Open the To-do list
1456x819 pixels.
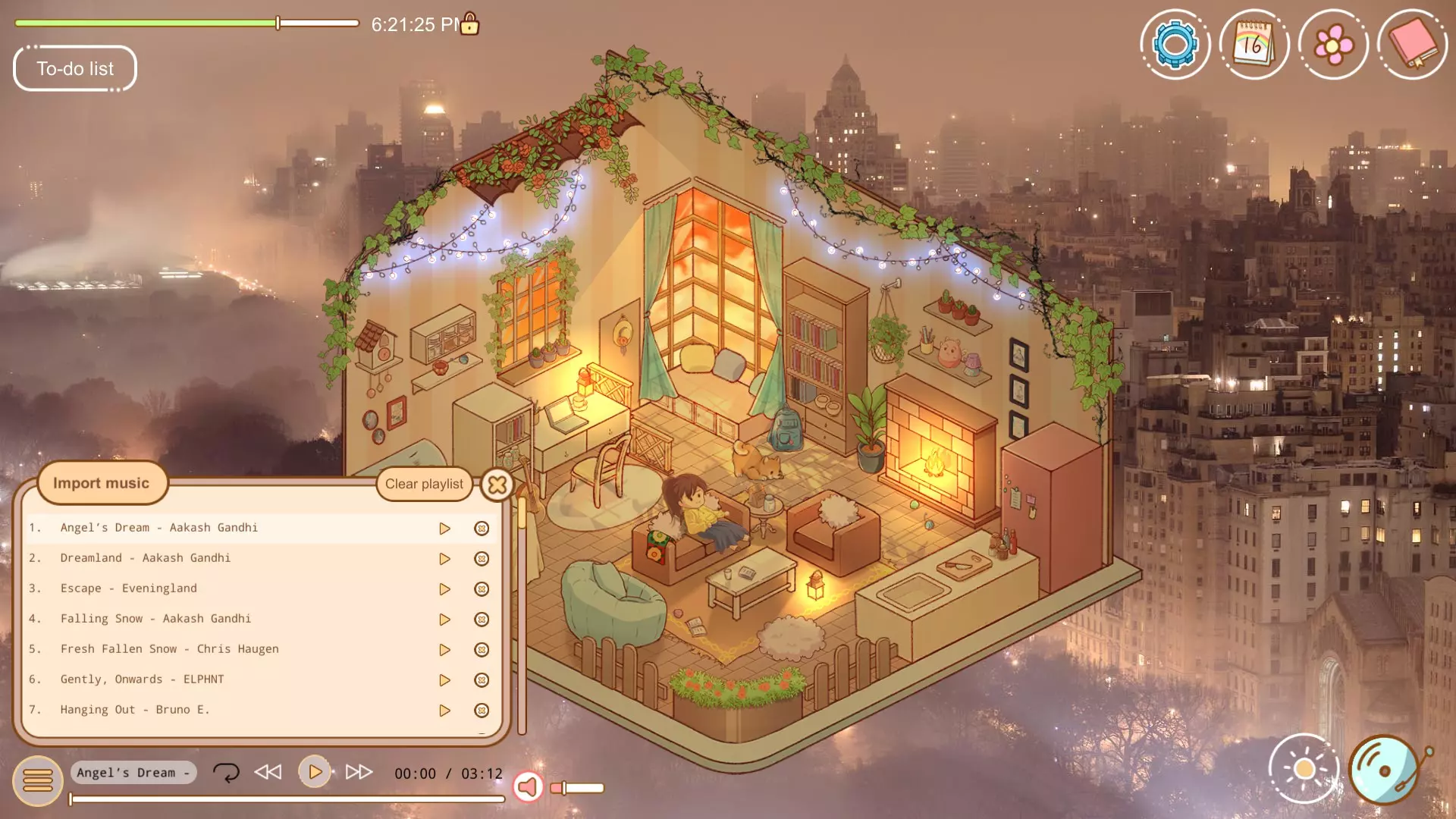[75, 69]
